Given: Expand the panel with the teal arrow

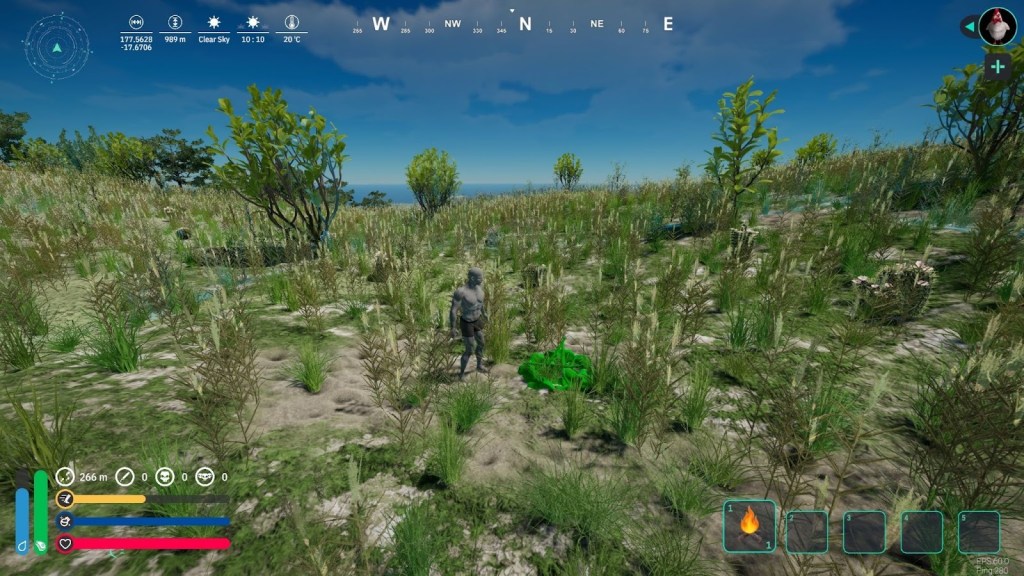Looking at the screenshot, I should pos(968,27).
